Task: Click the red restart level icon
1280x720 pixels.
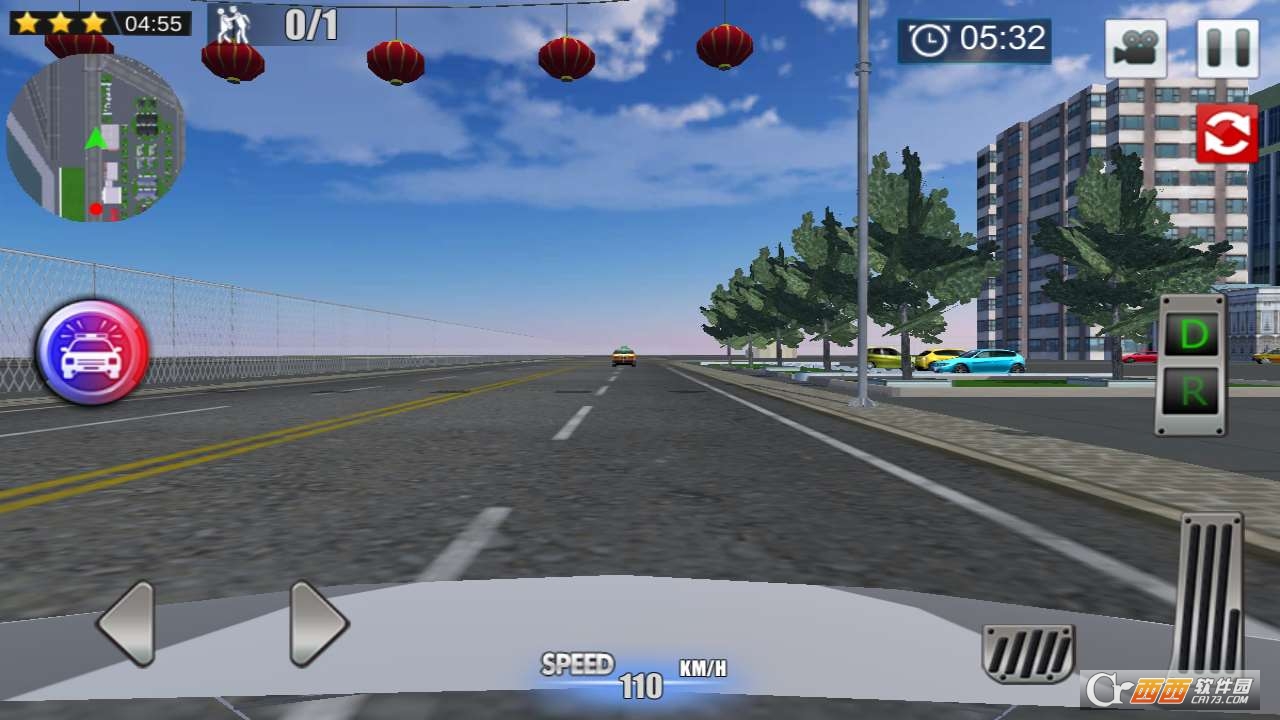Action: pos(1228,134)
